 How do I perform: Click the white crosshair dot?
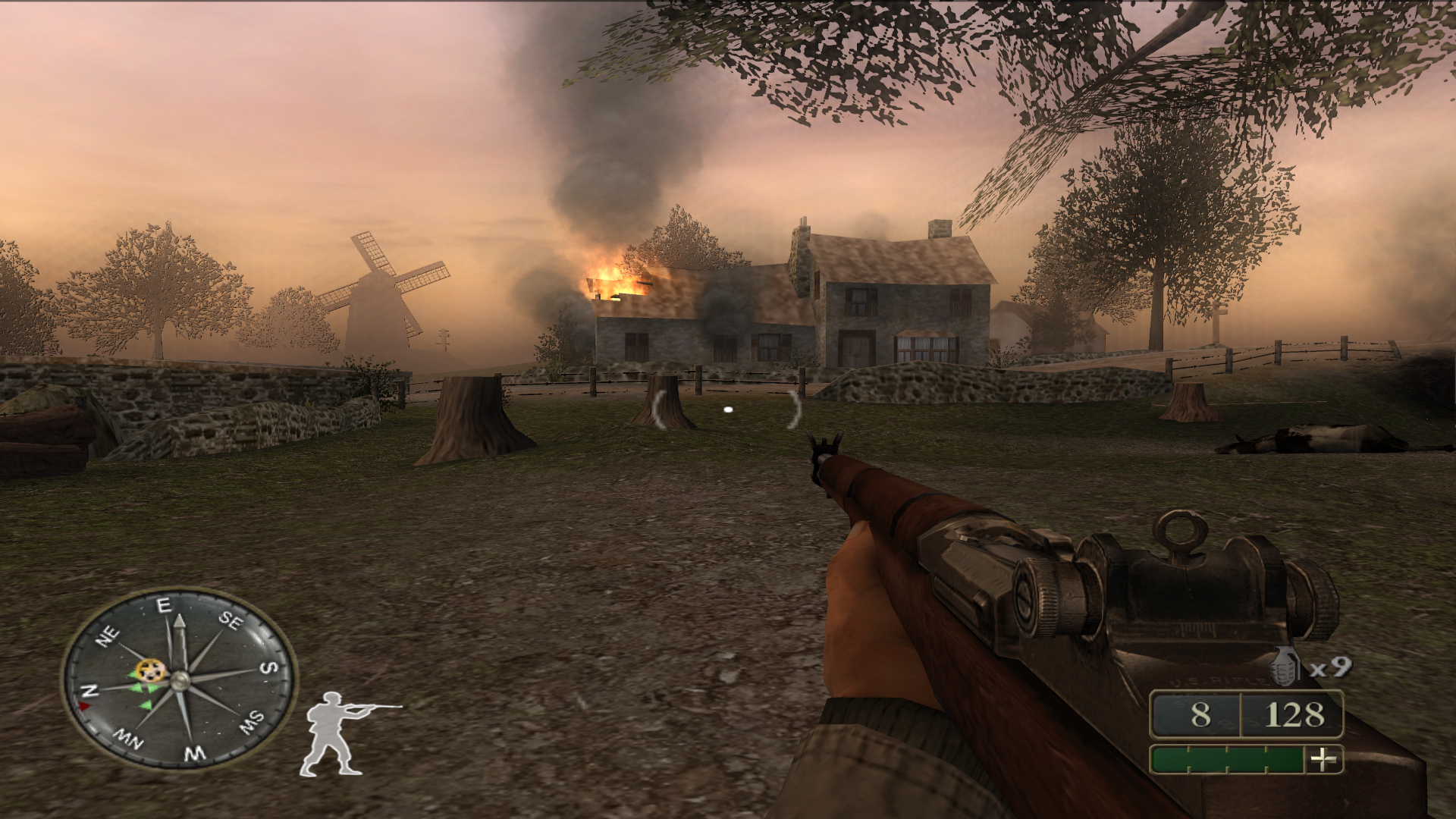729,409
